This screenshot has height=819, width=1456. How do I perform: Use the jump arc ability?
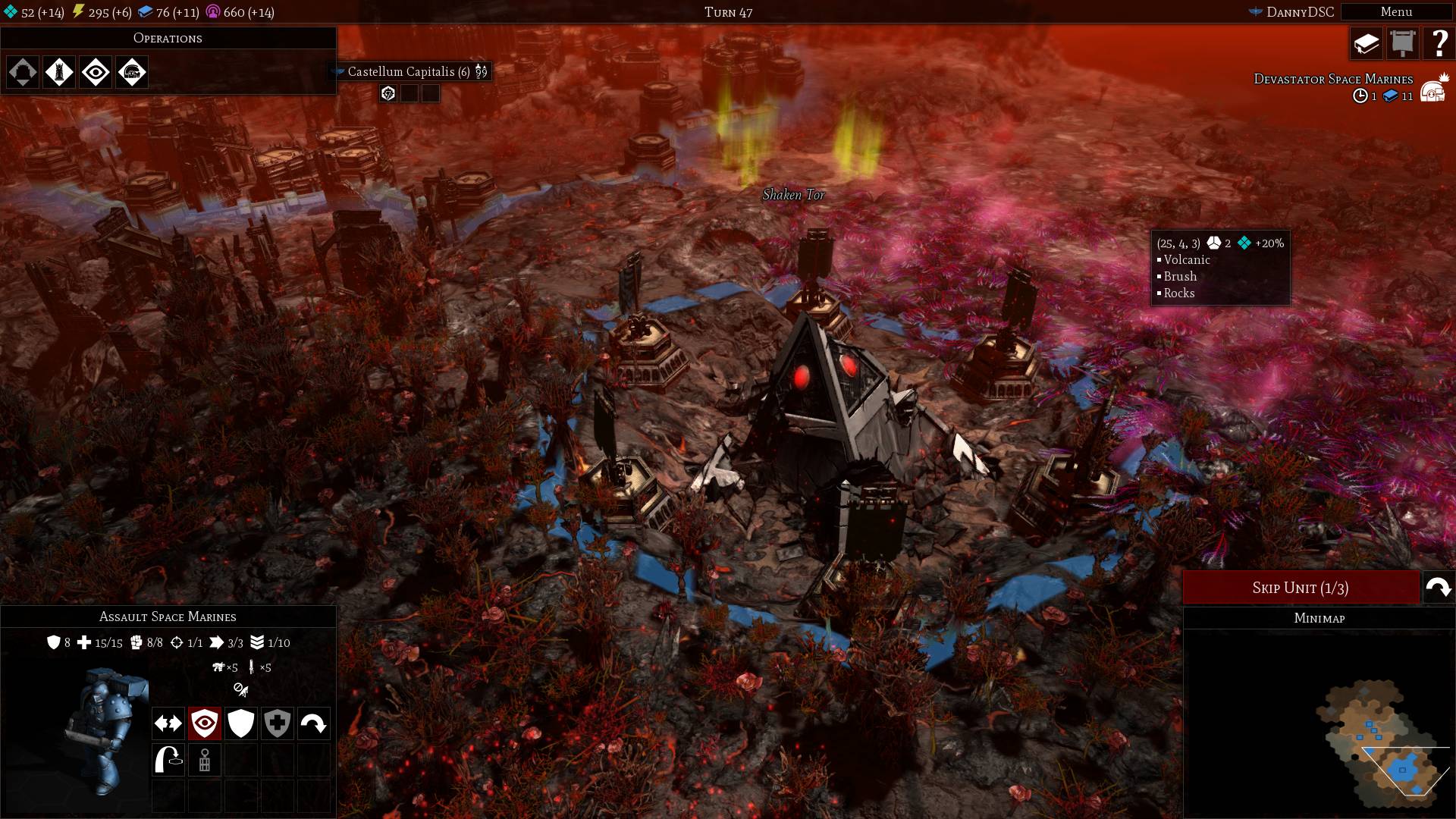168,760
